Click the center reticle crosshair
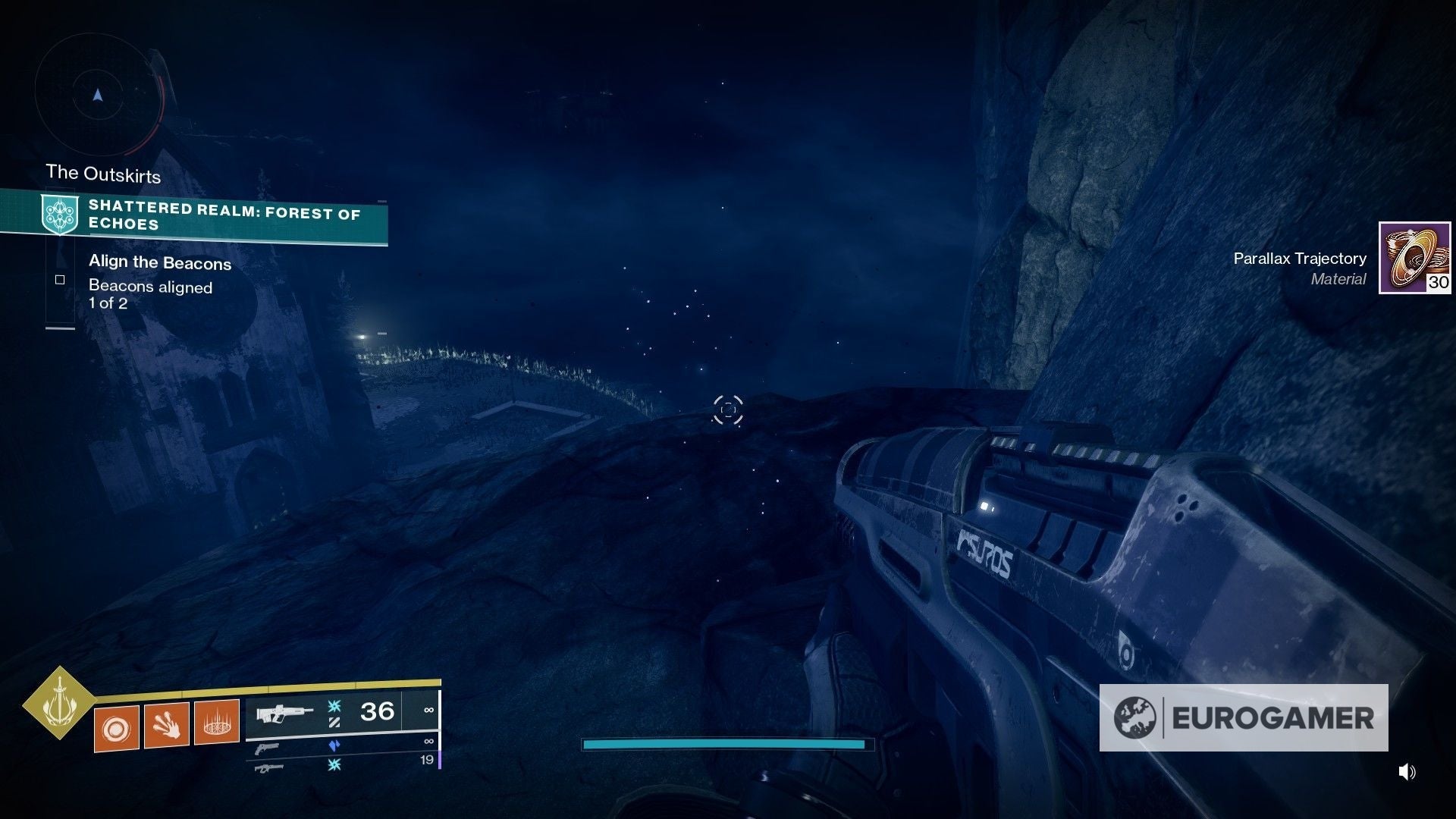The width and height of the screenshot is (1456, 819). click(x=728, y=409)
